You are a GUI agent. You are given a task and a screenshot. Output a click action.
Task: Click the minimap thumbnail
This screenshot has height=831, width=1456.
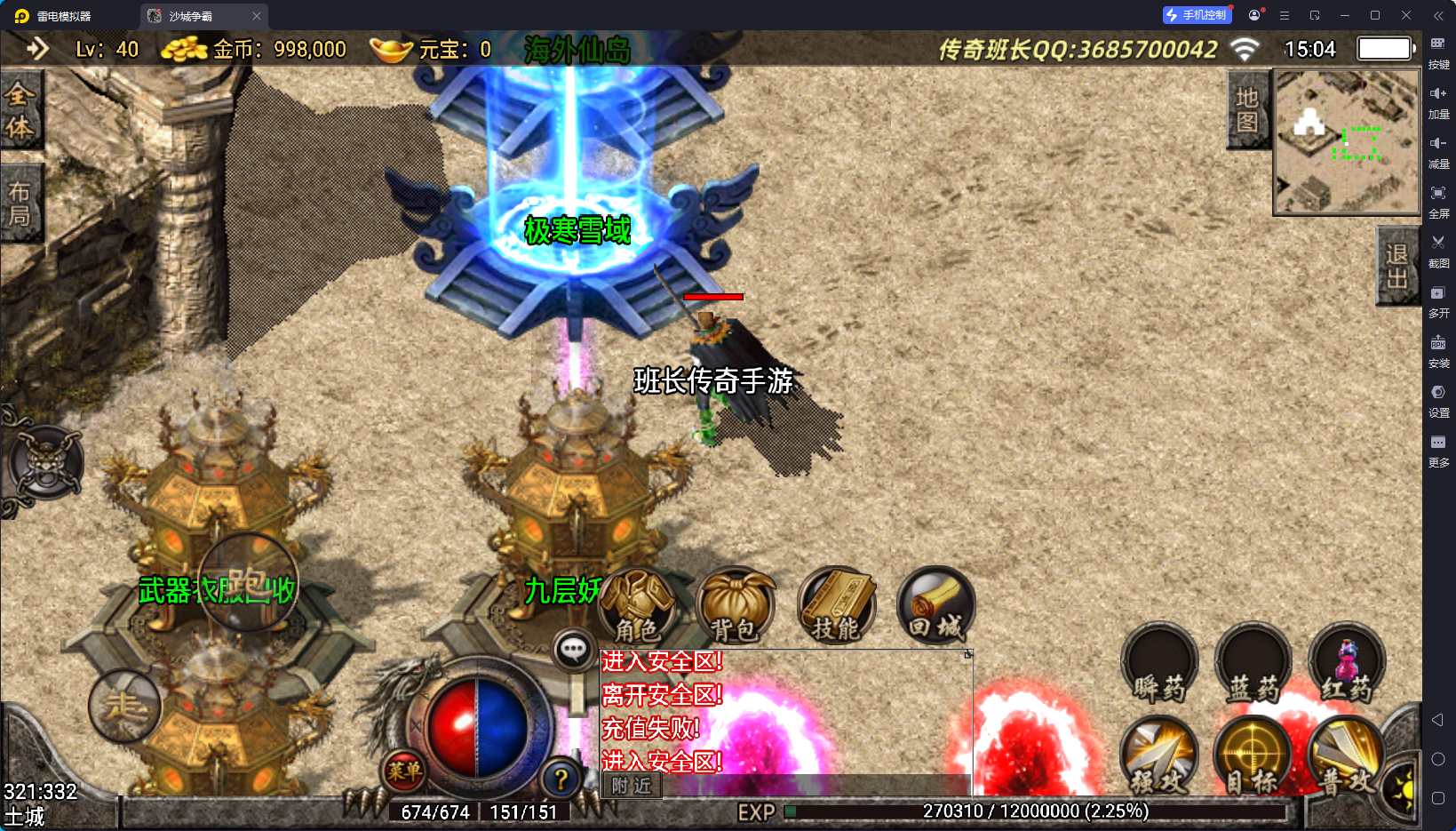coord(1347,142)
